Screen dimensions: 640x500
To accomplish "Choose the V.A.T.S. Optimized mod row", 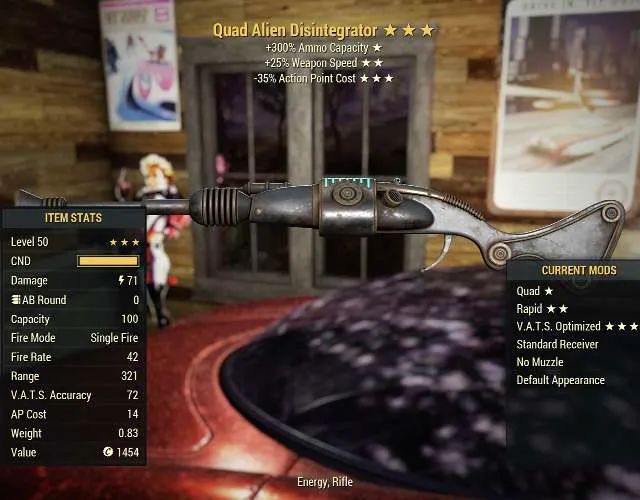I will point(573,327).
